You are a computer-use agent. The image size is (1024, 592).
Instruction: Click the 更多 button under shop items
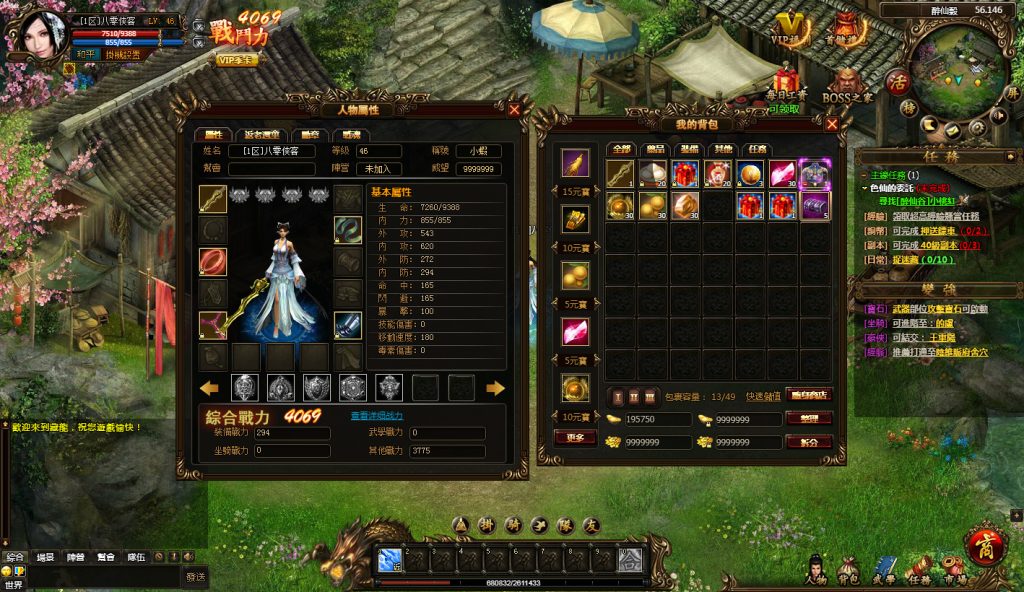[x=575, y=437]
